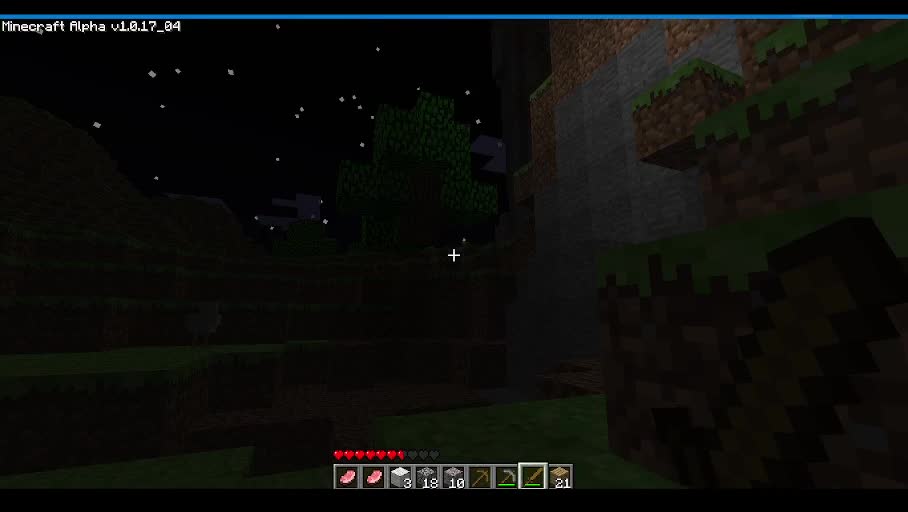Select the white block stack of 3
Image resolution: width=908 pixels, height=512 pixels.
400,477
